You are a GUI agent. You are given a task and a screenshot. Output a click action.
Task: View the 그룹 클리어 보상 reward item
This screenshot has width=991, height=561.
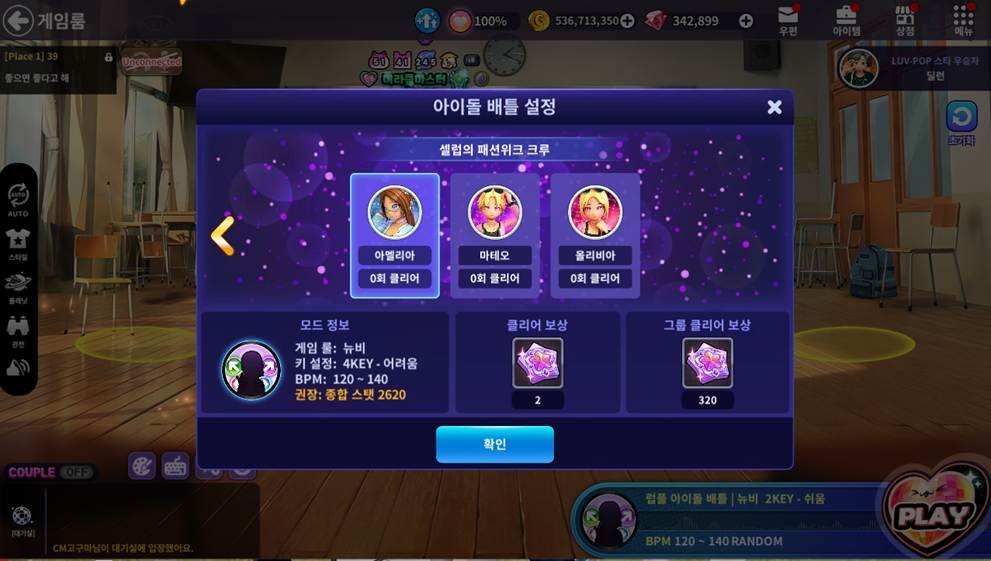pyautogui.click(x=707, y=363)
